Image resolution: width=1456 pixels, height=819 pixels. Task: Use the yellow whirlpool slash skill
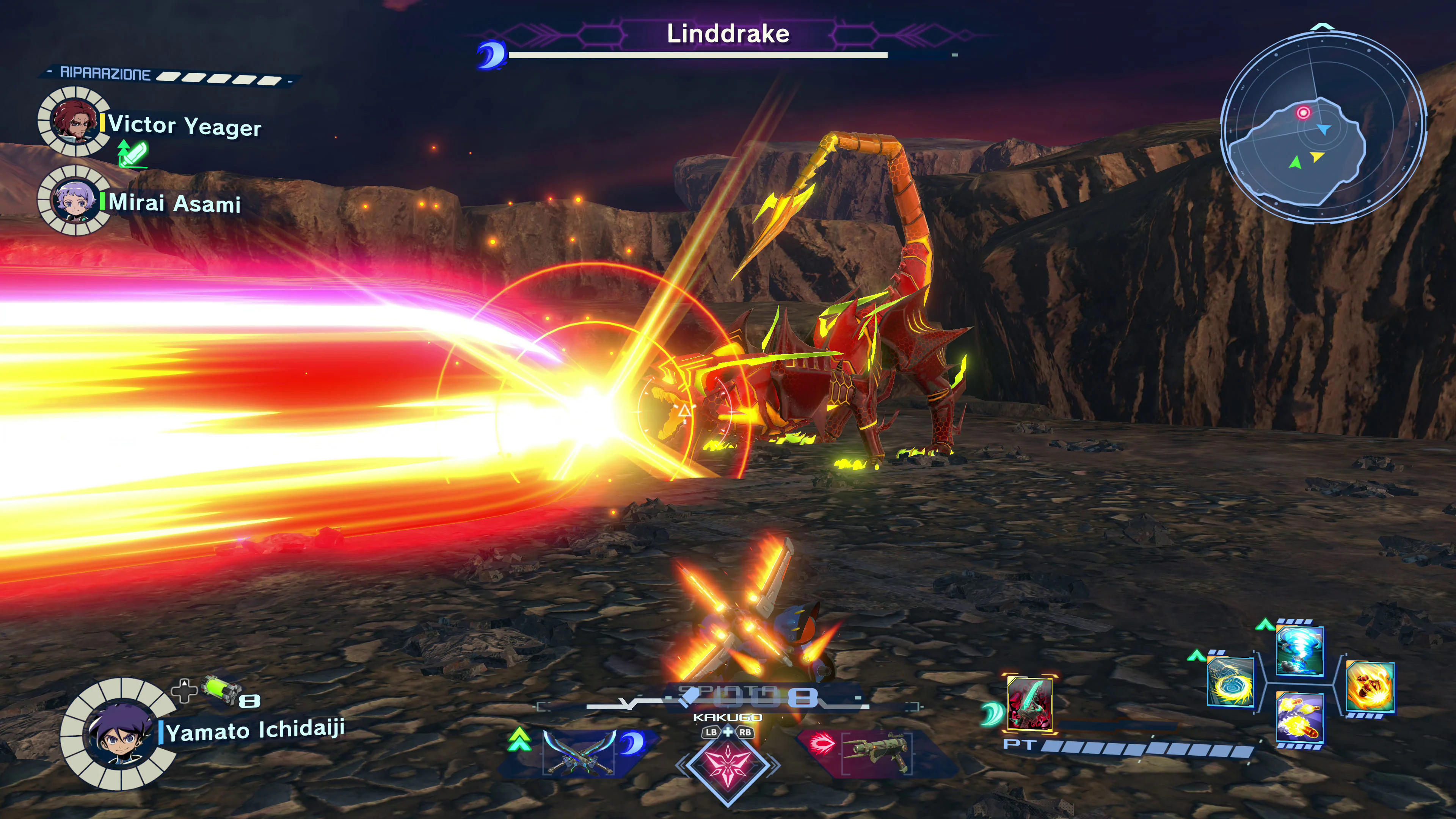(1230, 682)
